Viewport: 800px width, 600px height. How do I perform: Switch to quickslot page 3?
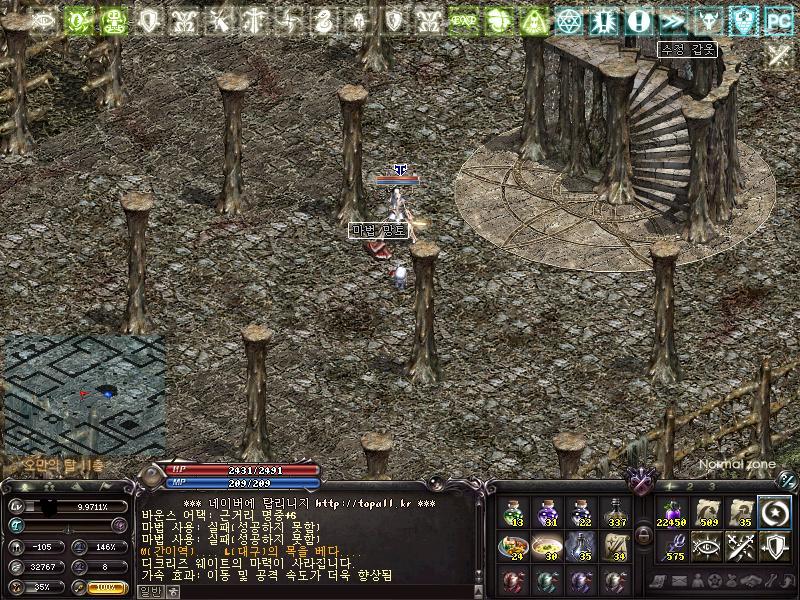click(x=712, y=487)
